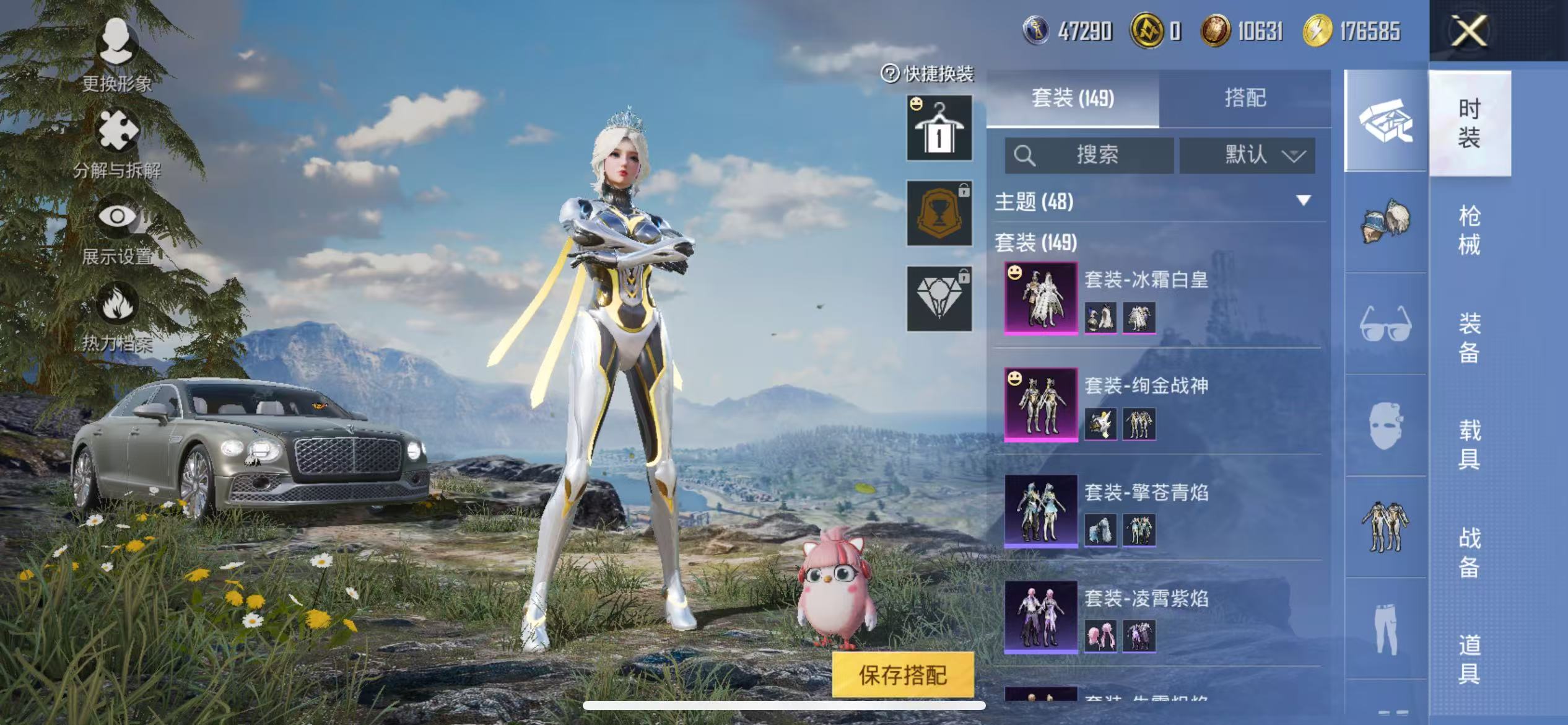This screenshot has width=1568, height=725.
Task: Switch to the 搭配 tab
Action: pyautogui.click(x=1245, y=98)
